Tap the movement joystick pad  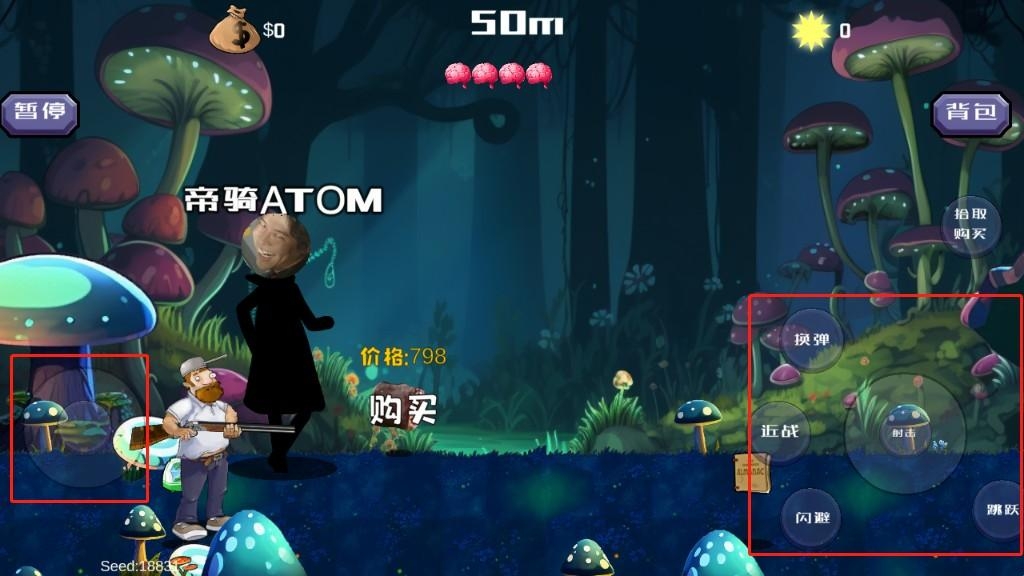coord(82,428)
